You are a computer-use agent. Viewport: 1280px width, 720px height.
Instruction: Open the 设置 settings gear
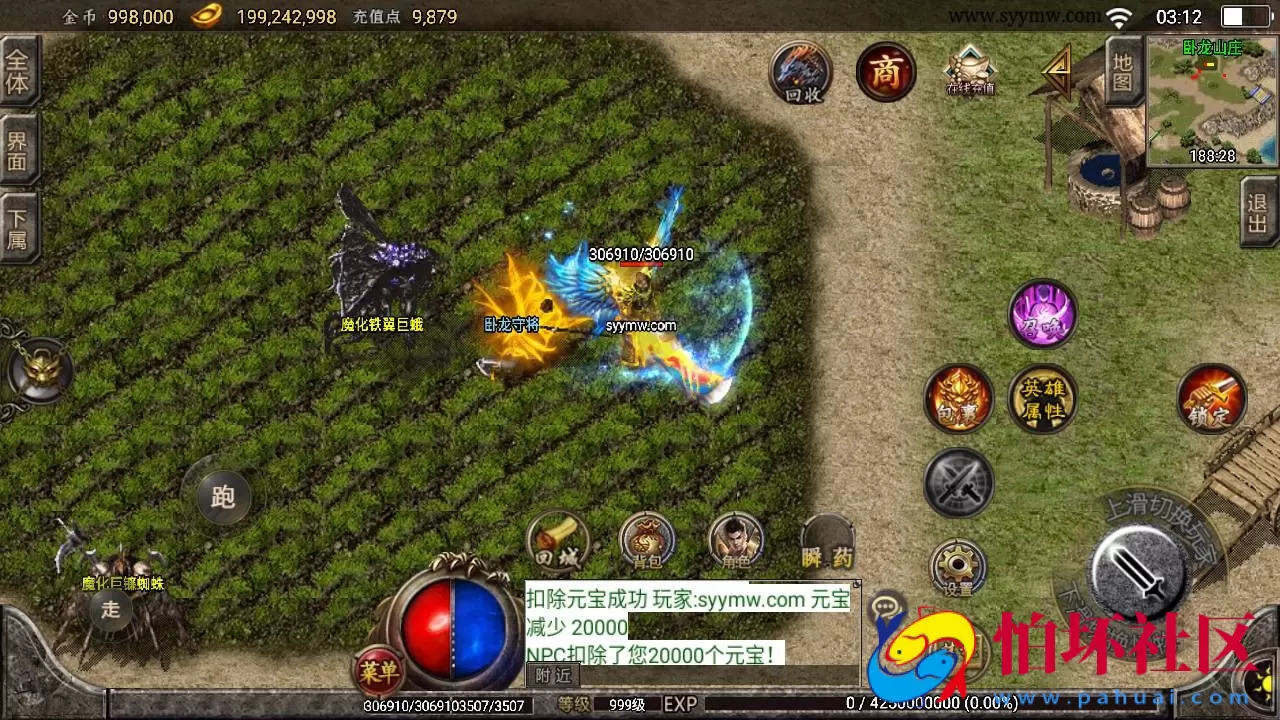click(x=958, y=565)
